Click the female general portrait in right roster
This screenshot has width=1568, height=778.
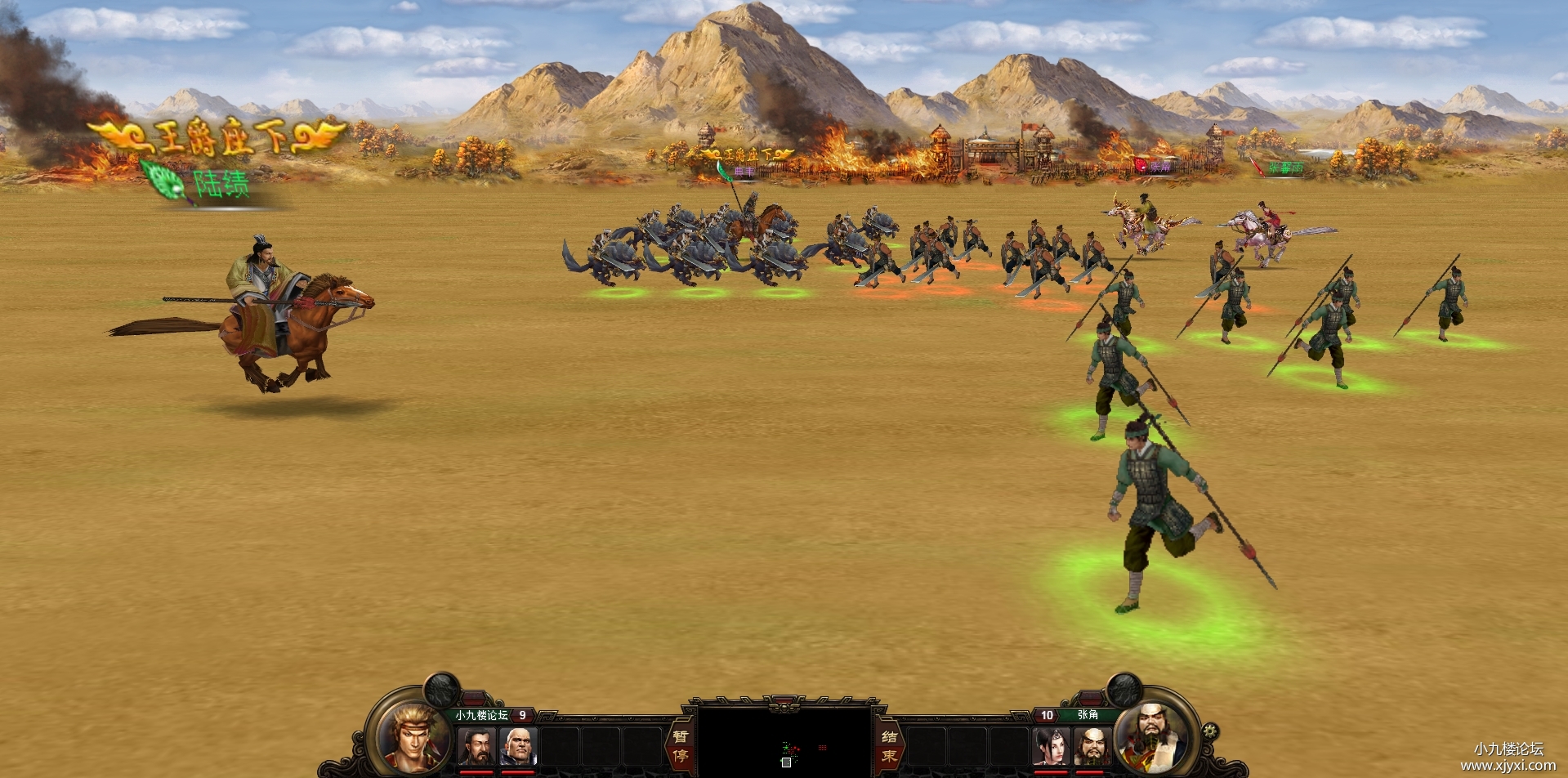(1051, 746)
